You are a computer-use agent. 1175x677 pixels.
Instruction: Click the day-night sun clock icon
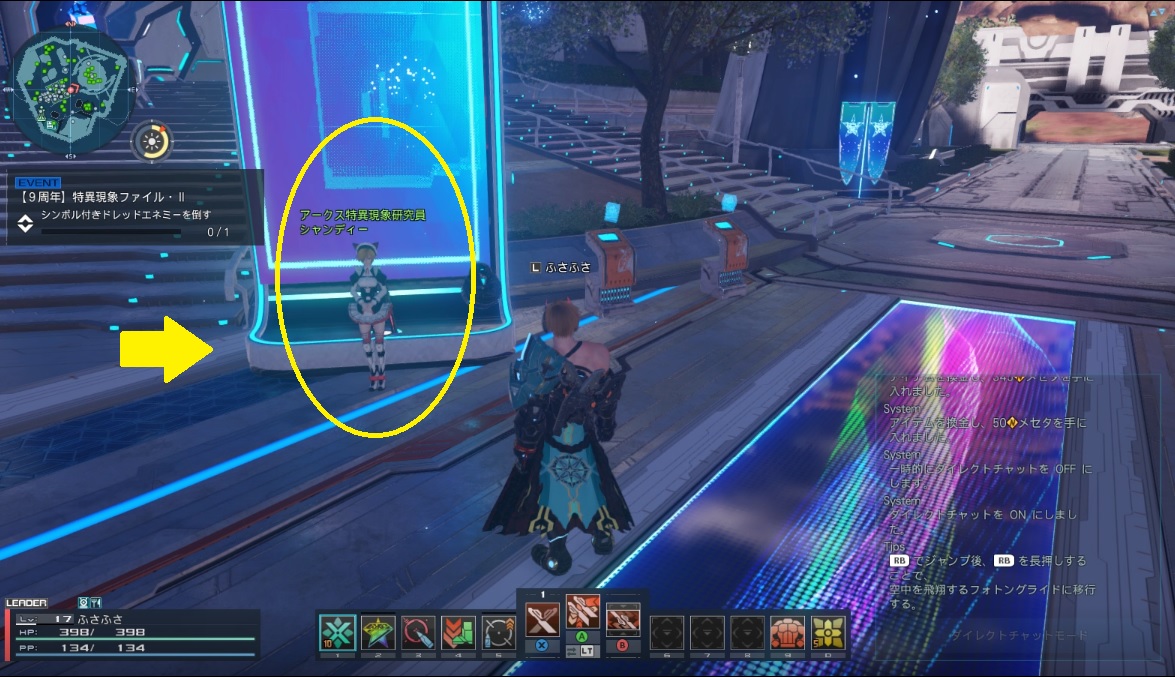click(151, 141)
